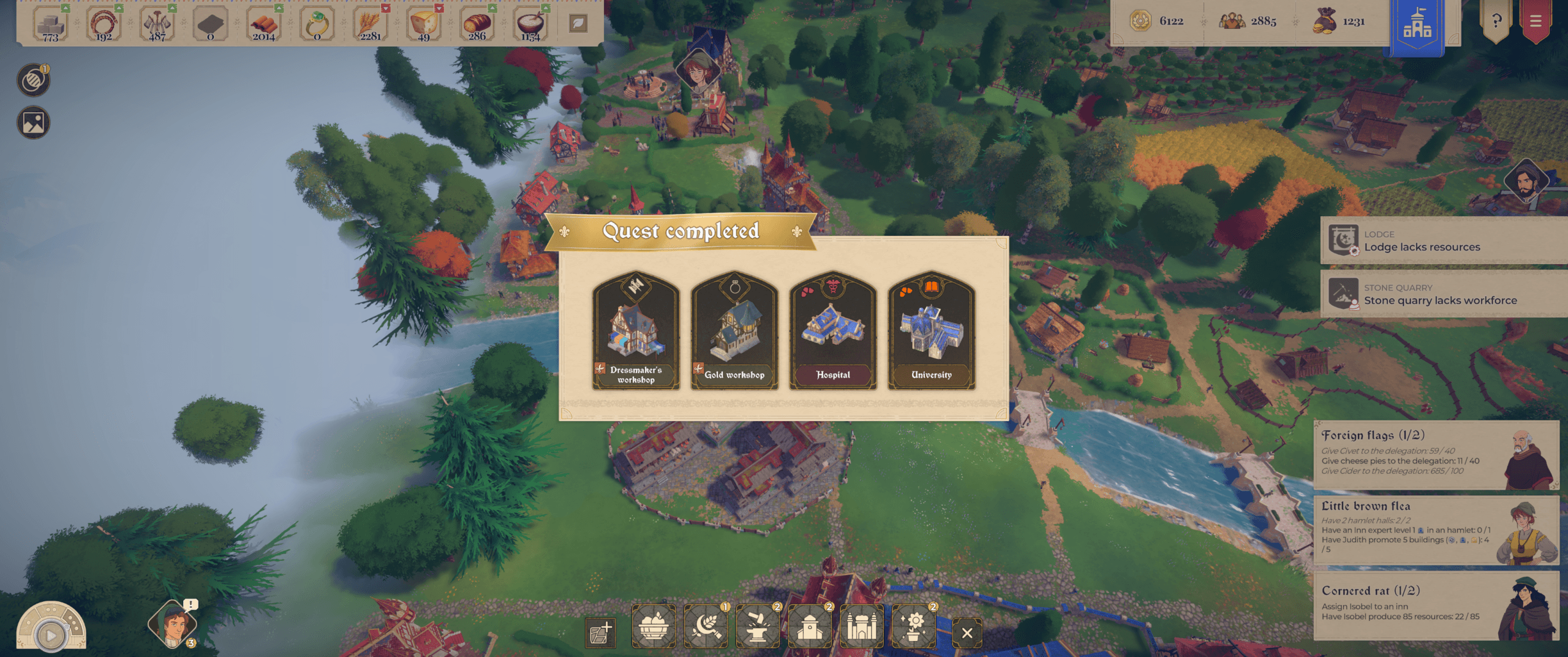Open the anvil crafting build category
The height and width of the screenshot is (657, 1568).
[758, 626]
